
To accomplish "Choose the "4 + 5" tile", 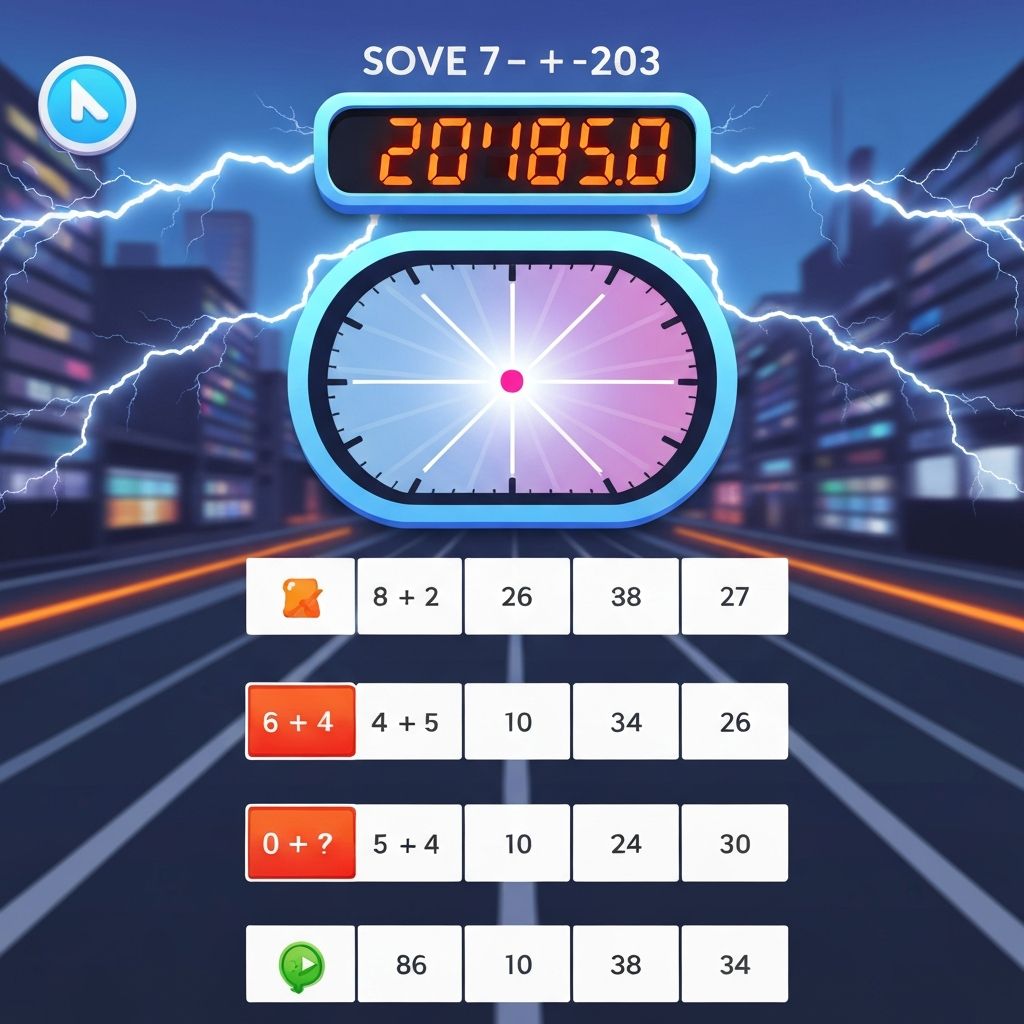I will tap(409, 721).
